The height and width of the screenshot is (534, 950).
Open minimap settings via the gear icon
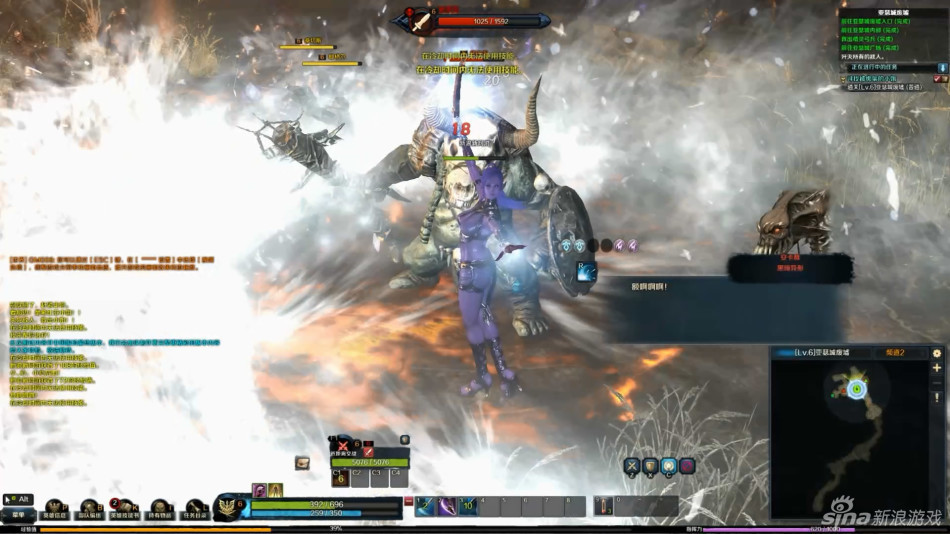point(937,353)
